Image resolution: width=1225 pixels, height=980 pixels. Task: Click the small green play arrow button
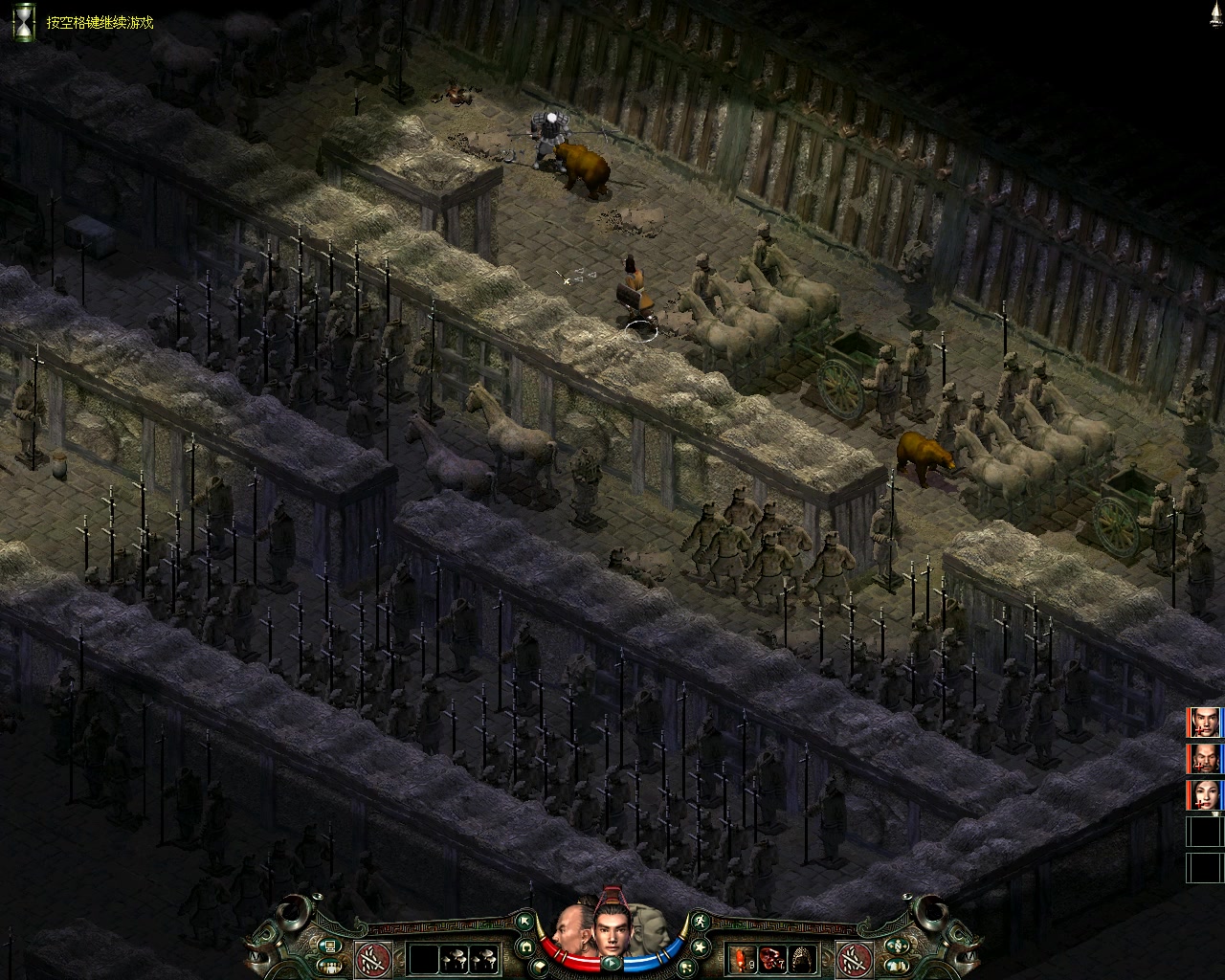(610, 965)
